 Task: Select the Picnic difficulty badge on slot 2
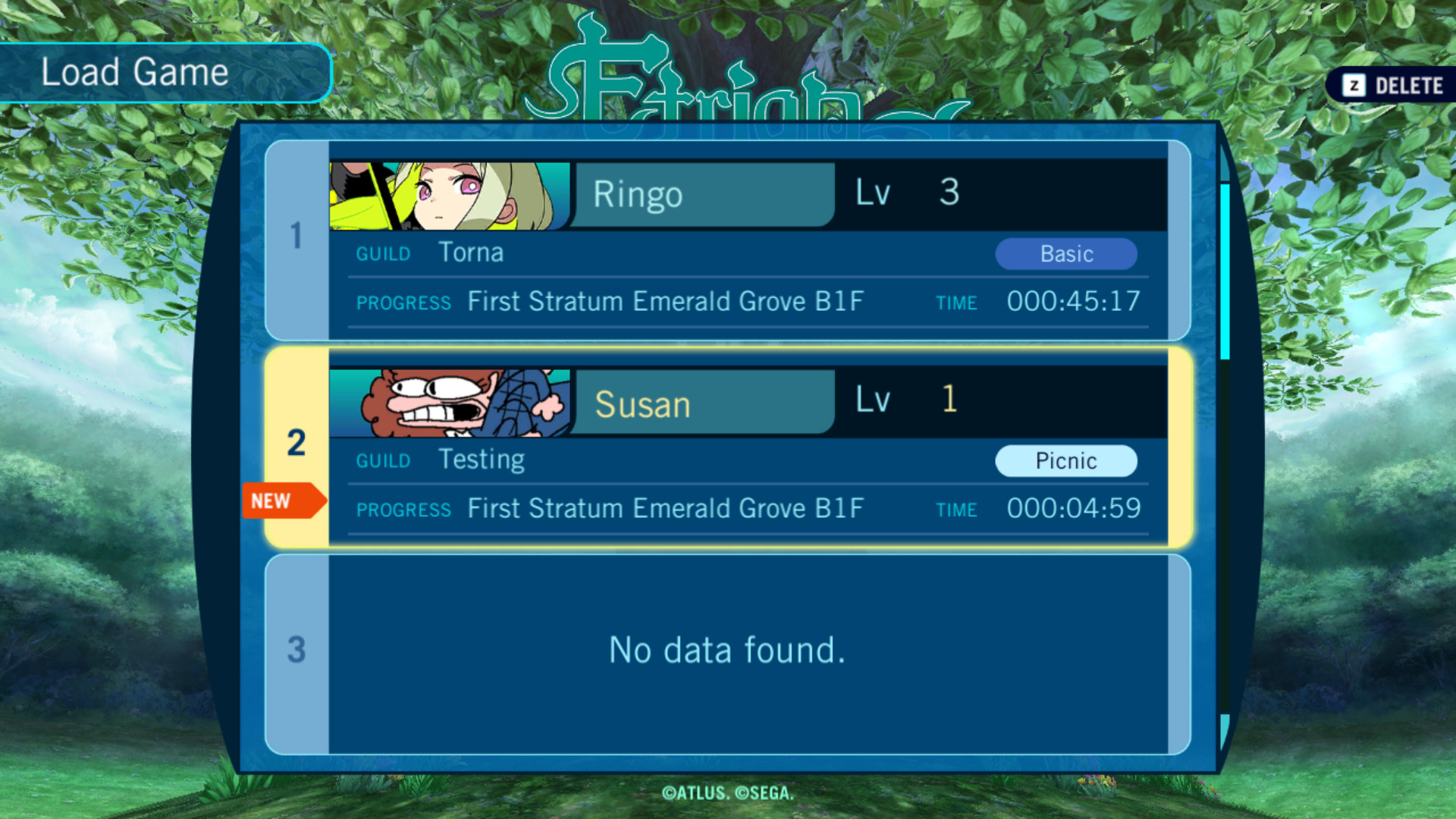click(1066, 460)
